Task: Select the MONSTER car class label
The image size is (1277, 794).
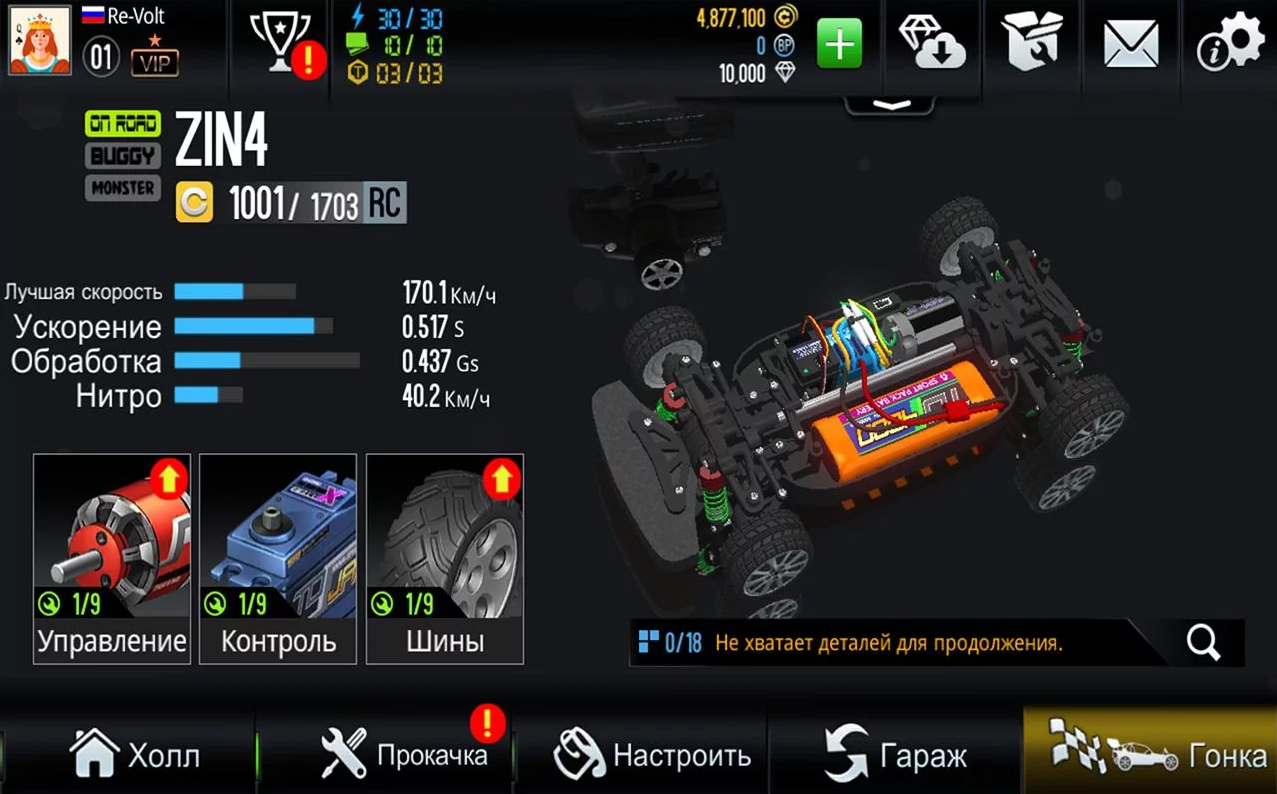Action: pos(123,188)
